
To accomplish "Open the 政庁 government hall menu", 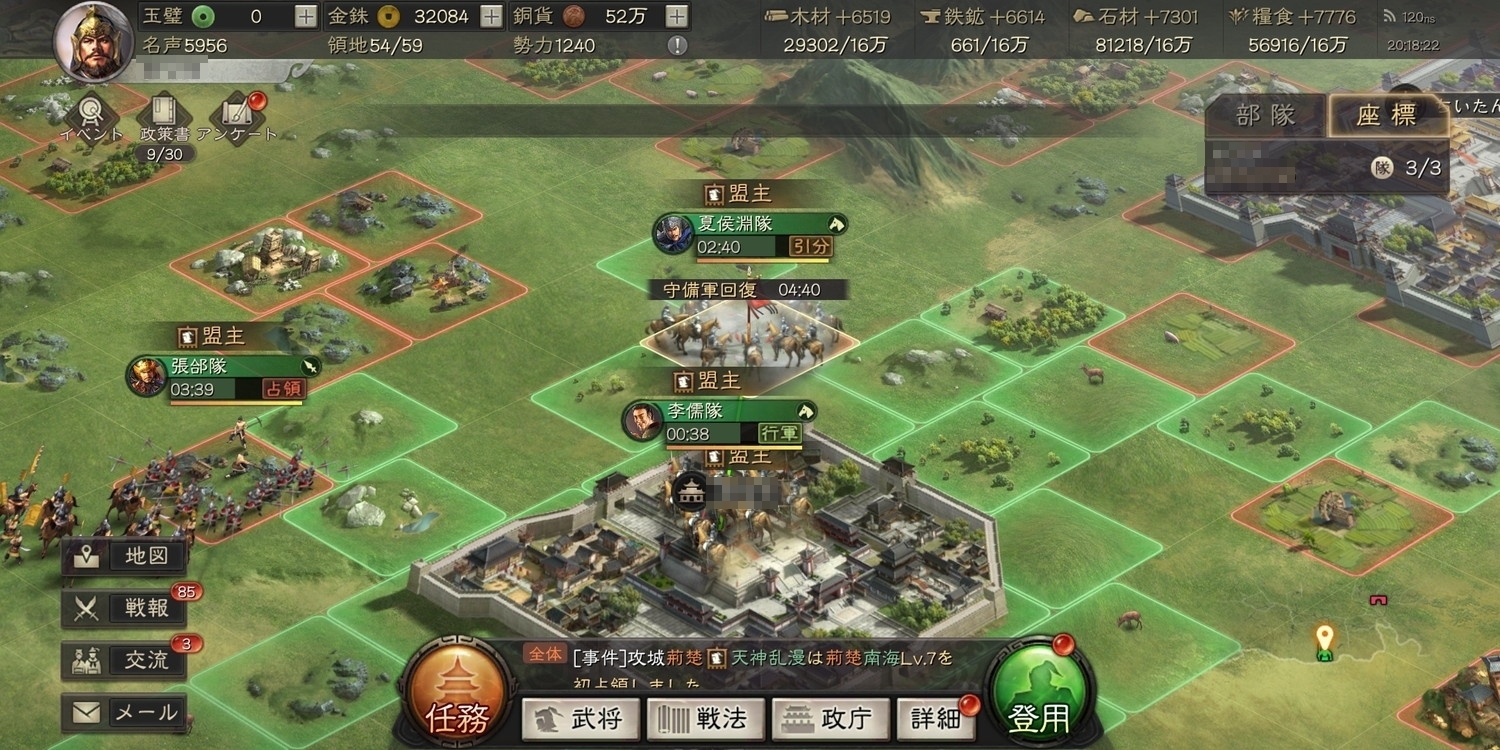I will tap(829, 719).
